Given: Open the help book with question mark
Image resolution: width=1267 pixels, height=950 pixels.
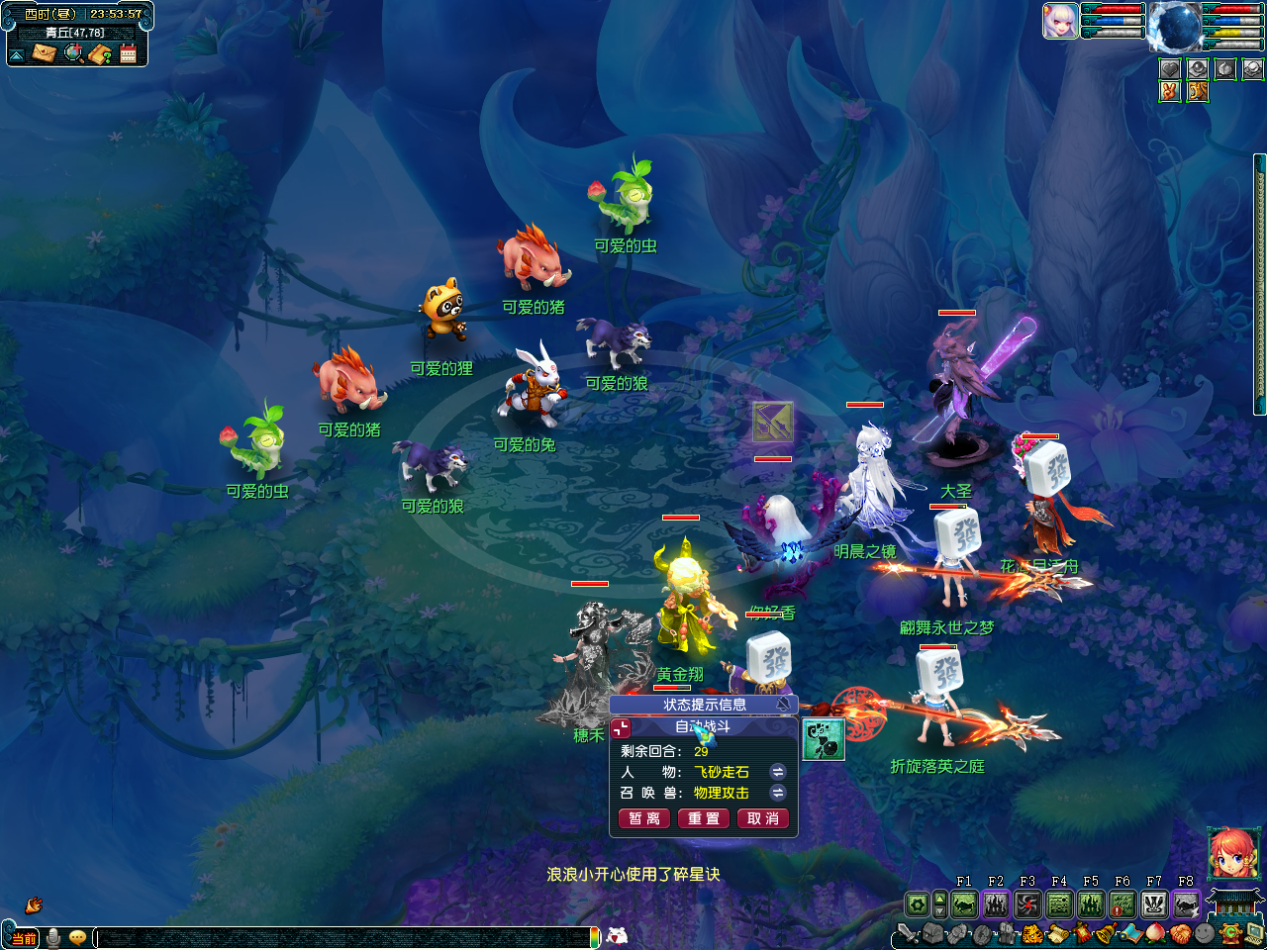Looking at the screenshot, I should pos(100,53).
